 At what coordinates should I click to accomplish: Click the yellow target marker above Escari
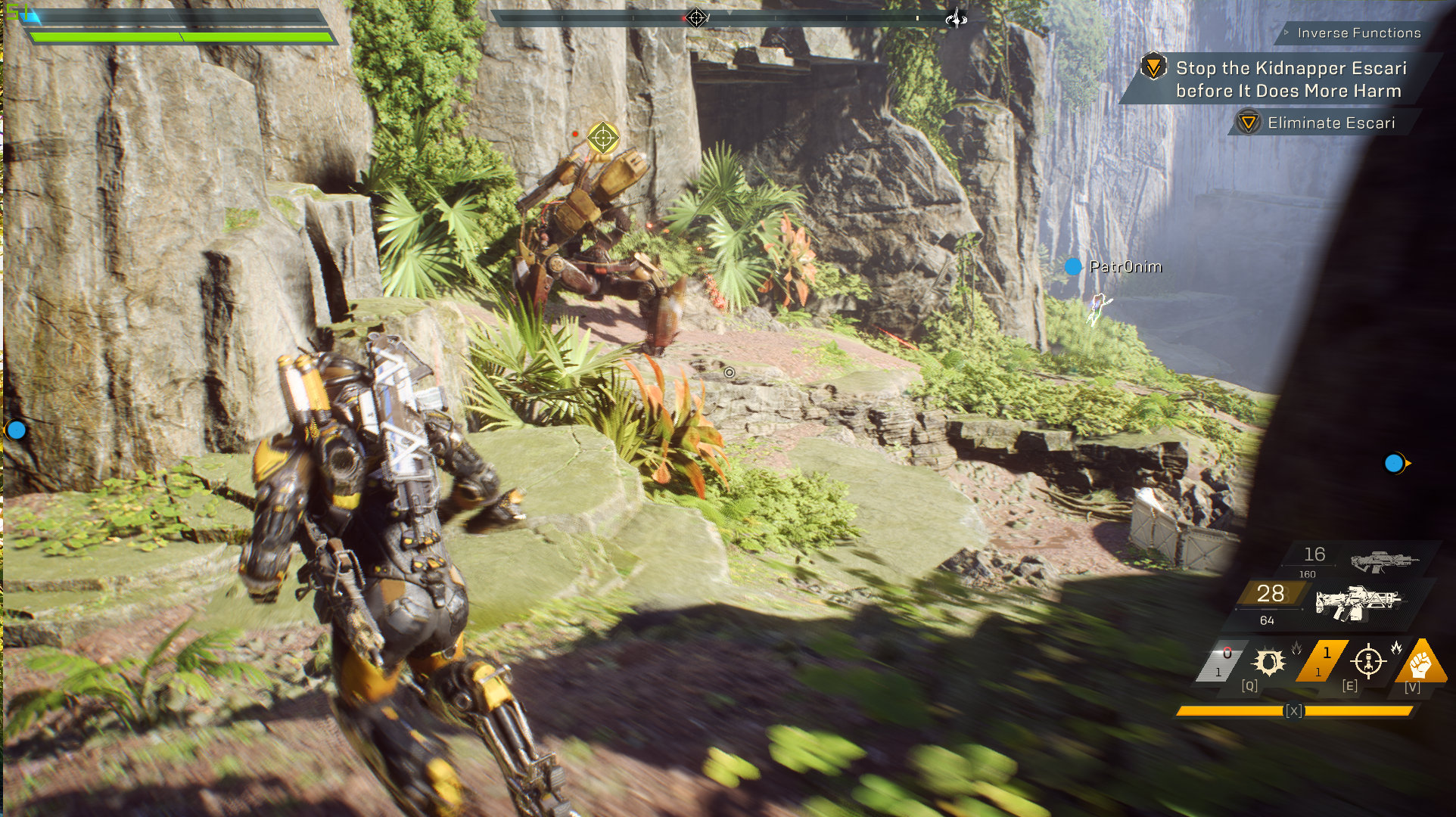coord(603,138)
